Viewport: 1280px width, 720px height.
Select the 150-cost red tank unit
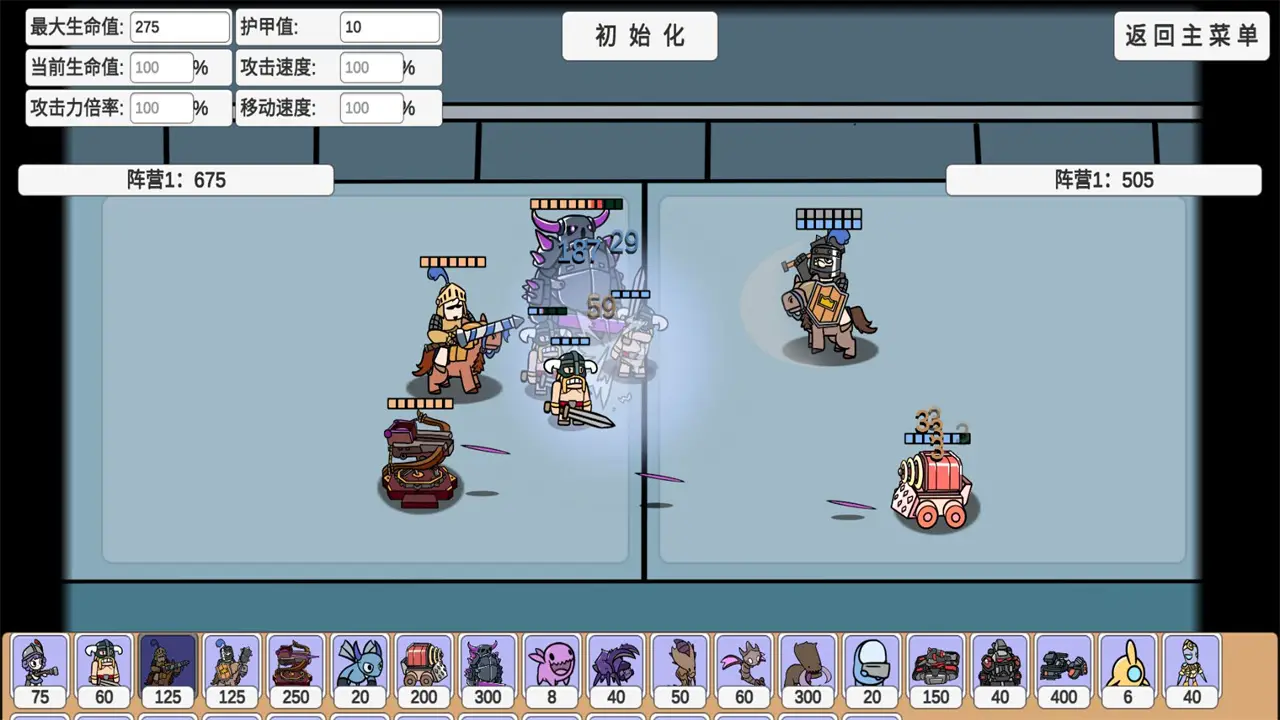click(935, 670)
